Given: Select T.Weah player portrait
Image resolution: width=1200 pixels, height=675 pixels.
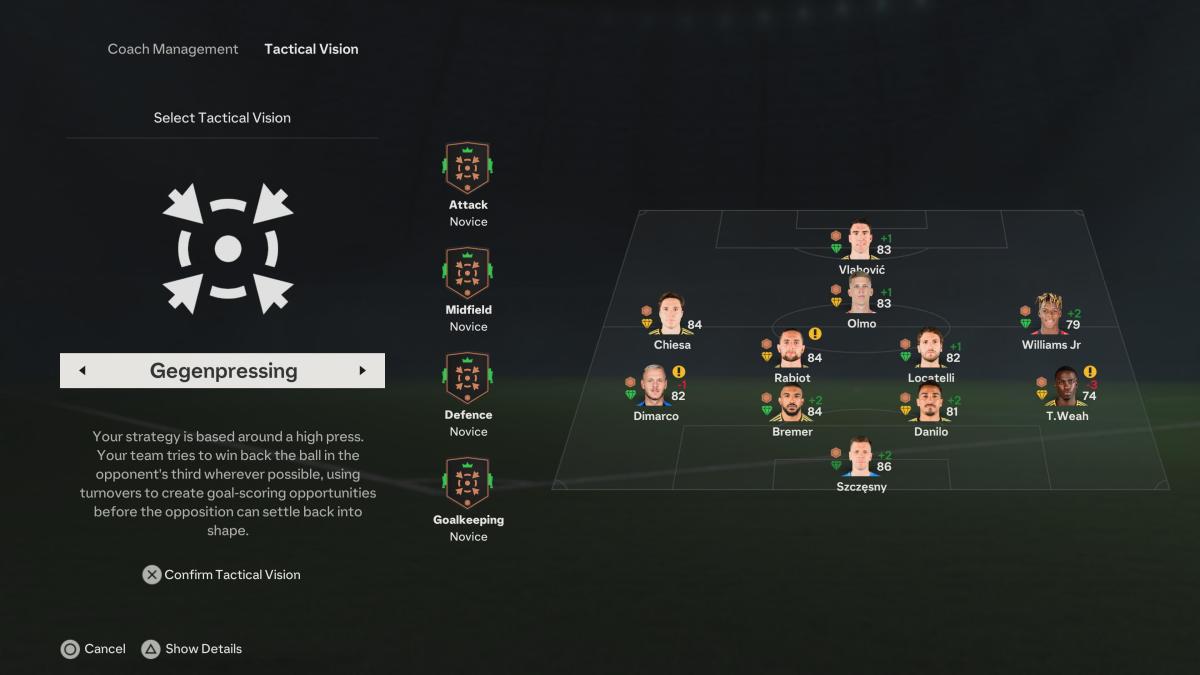Looking at the screenshot, I should (x=1066, y=386).
